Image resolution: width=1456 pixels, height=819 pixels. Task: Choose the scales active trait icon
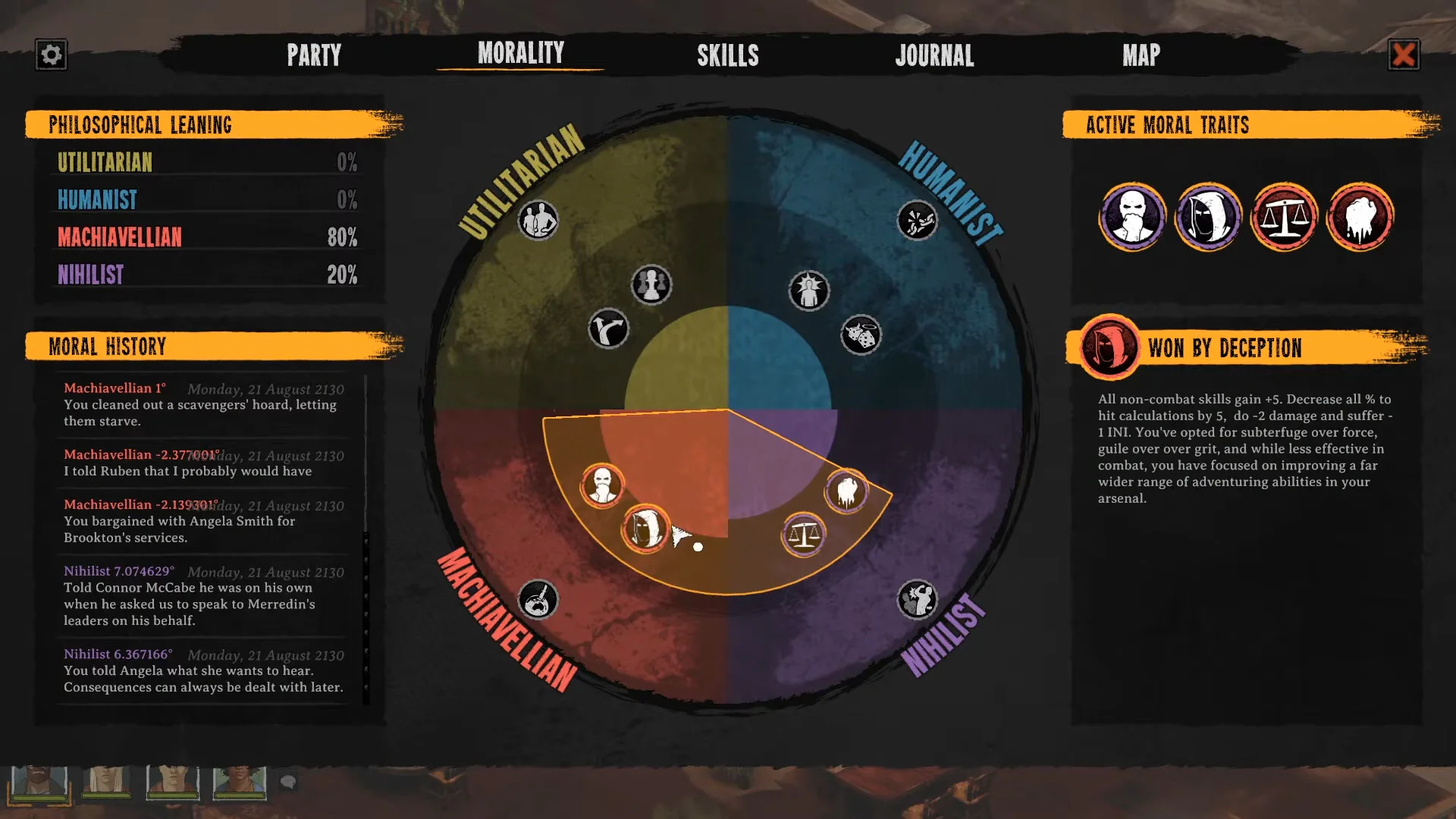[x=1284, y=217]
